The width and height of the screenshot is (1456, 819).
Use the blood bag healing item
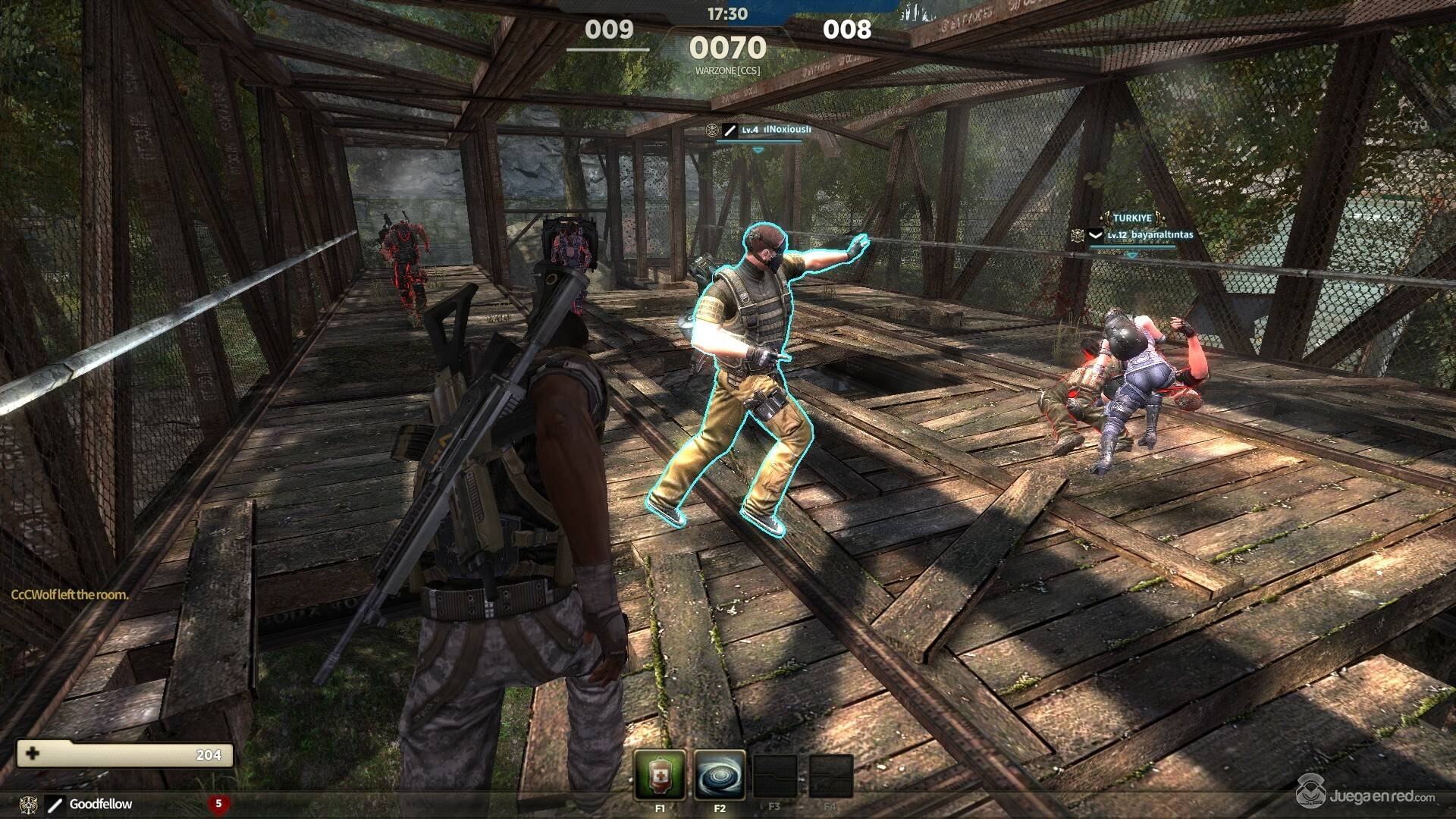(x=660, y=774)
